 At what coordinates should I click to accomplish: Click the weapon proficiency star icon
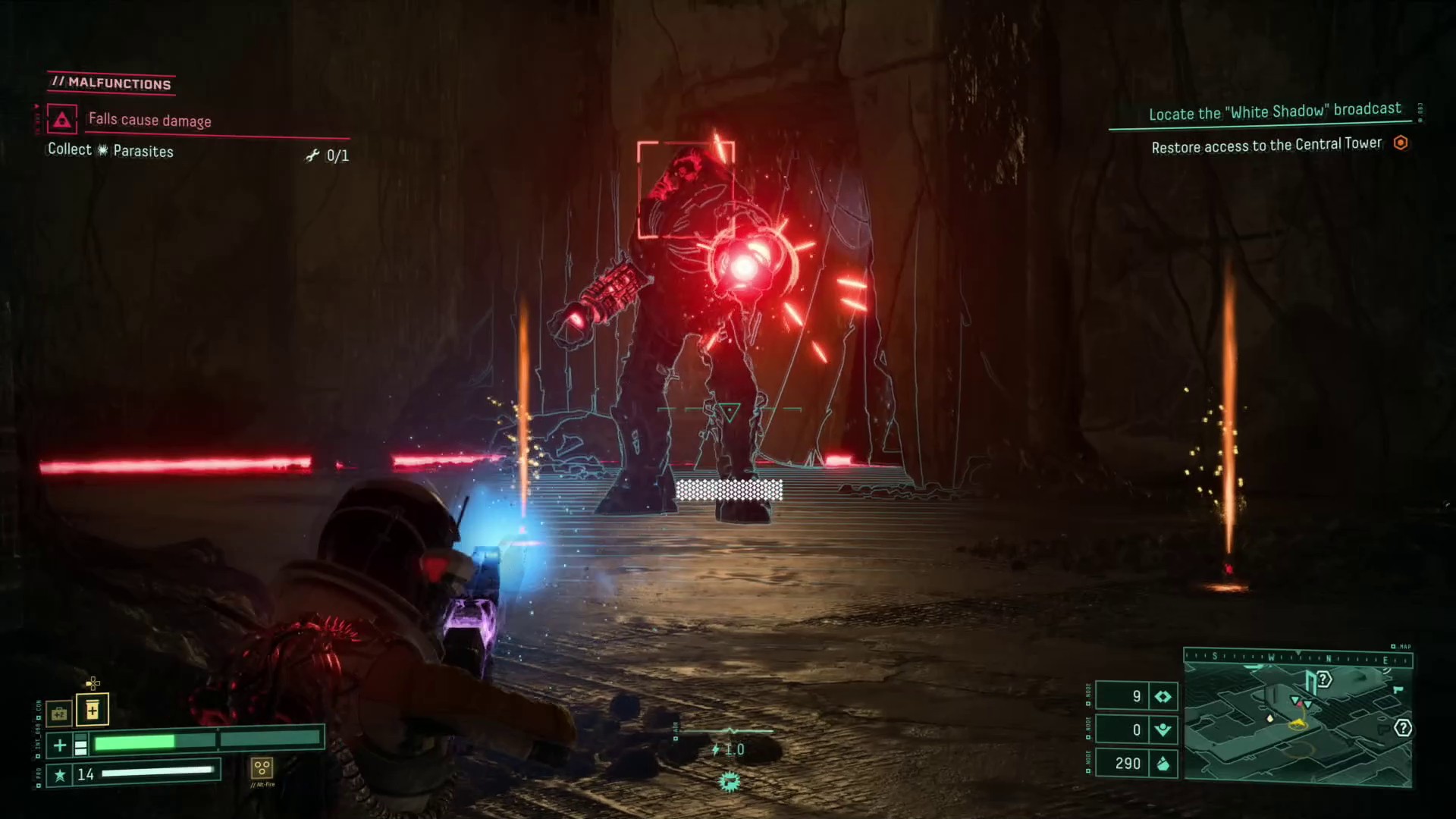point(59,775)
